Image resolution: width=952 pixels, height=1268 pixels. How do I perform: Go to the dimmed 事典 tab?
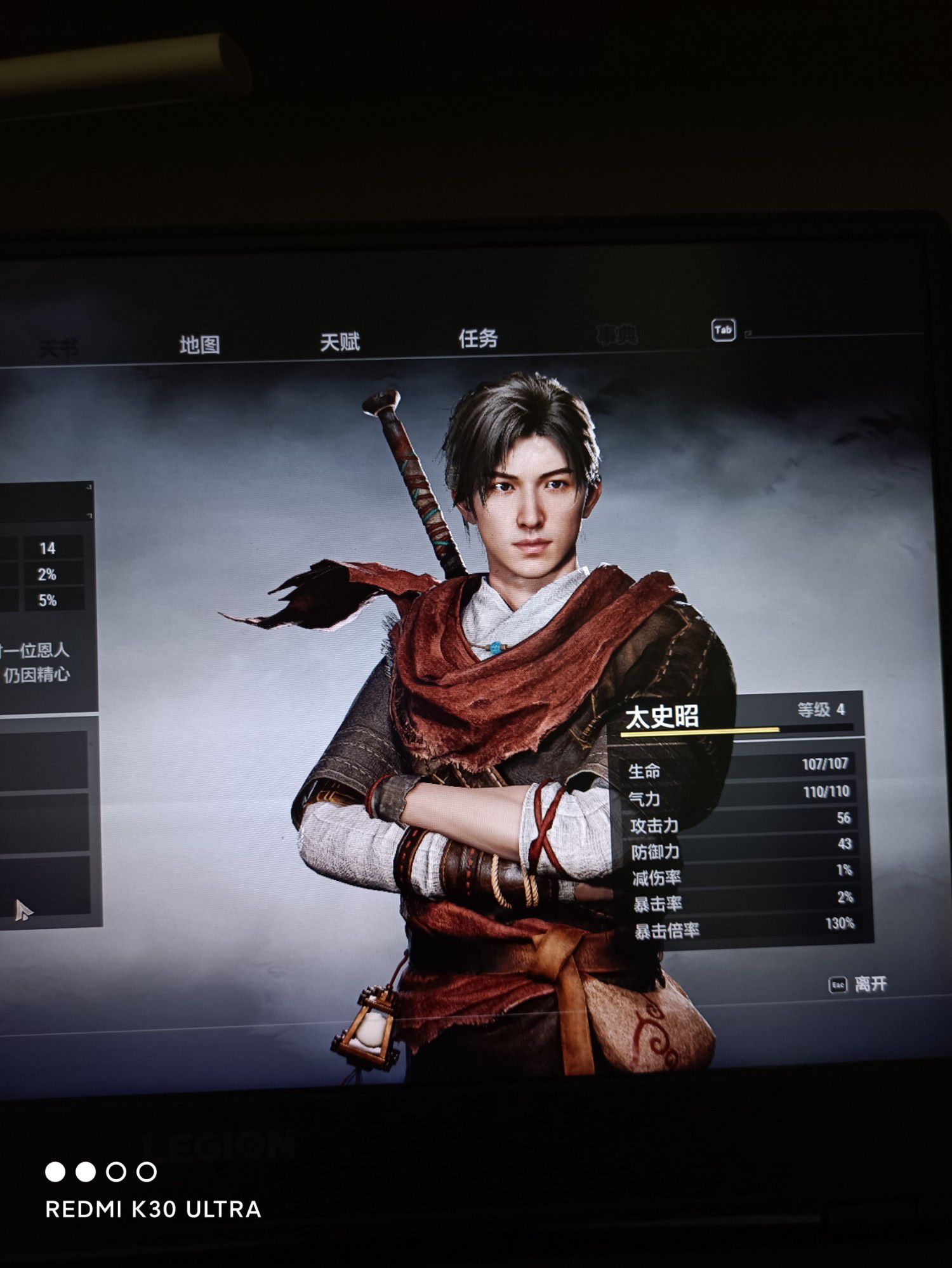616,334
